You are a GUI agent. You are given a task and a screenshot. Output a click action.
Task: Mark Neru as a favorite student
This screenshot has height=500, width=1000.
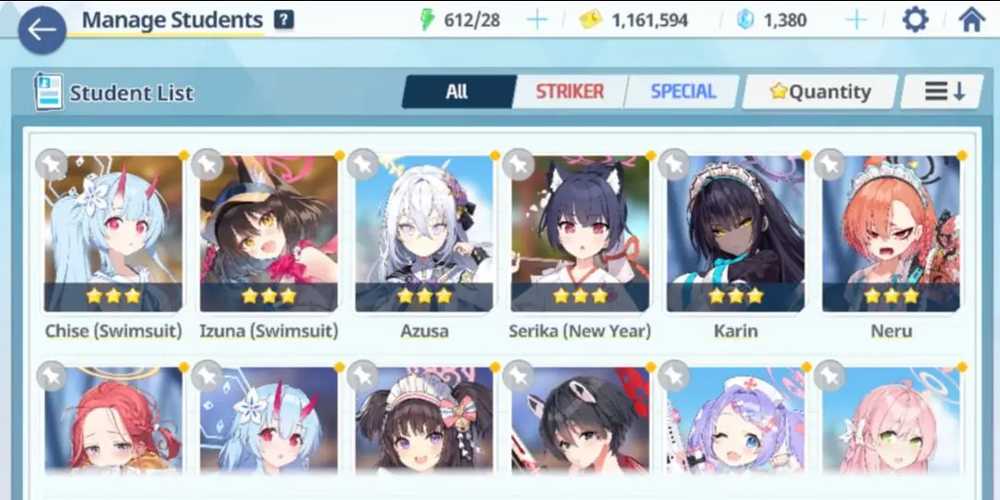coord(829,164)
